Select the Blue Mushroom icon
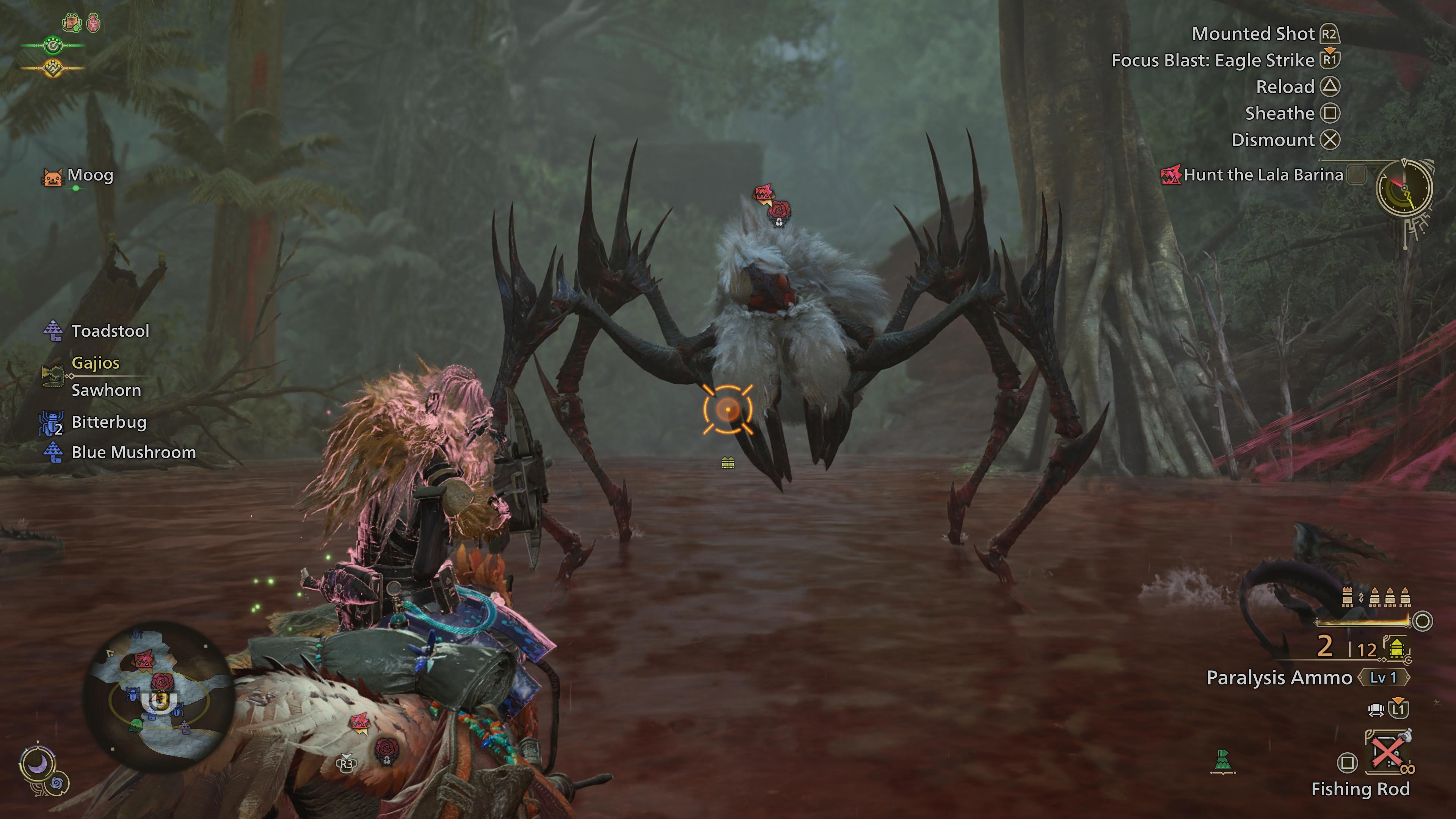The image size is (1456, 819). point(54,452)
